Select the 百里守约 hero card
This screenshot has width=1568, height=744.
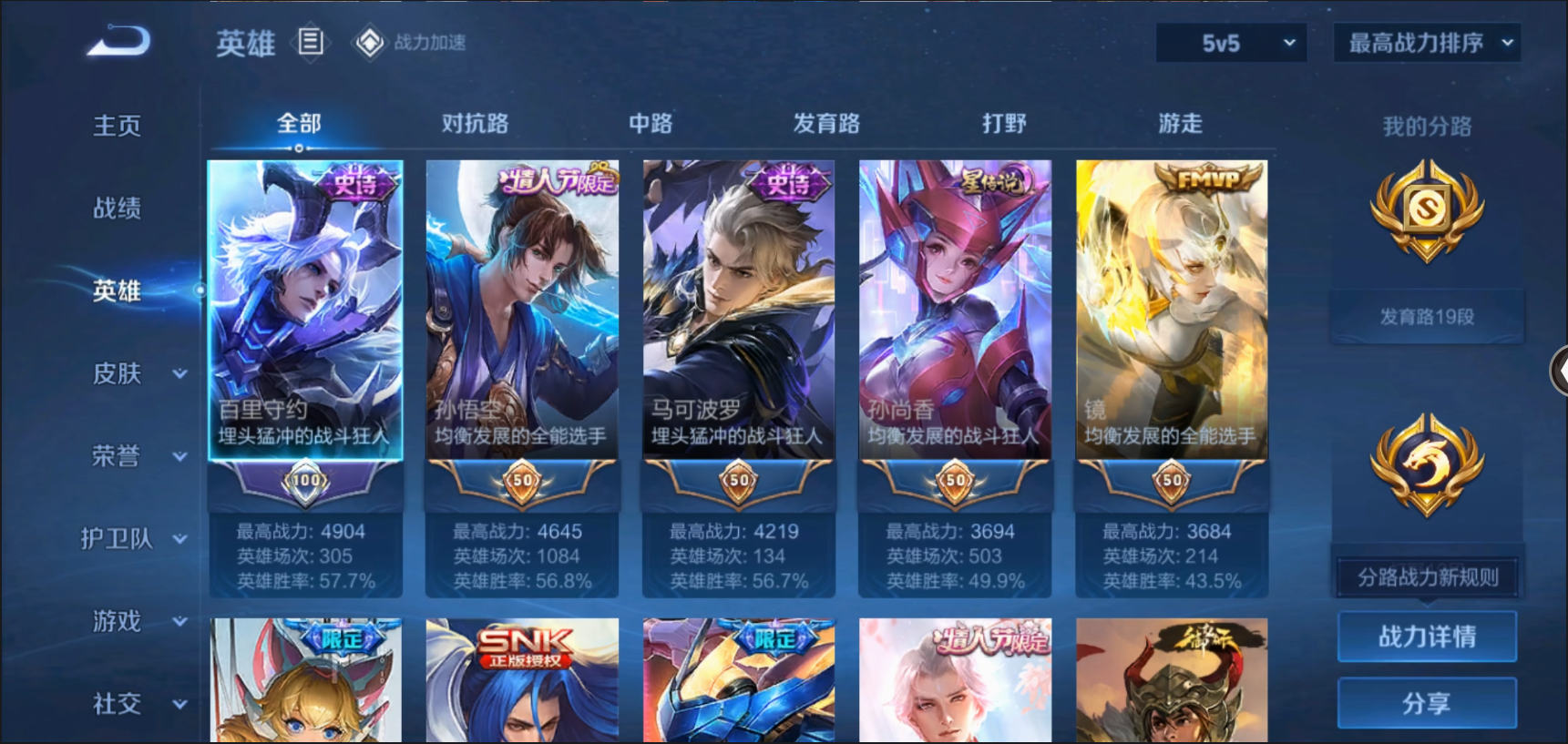pos(305,310)
